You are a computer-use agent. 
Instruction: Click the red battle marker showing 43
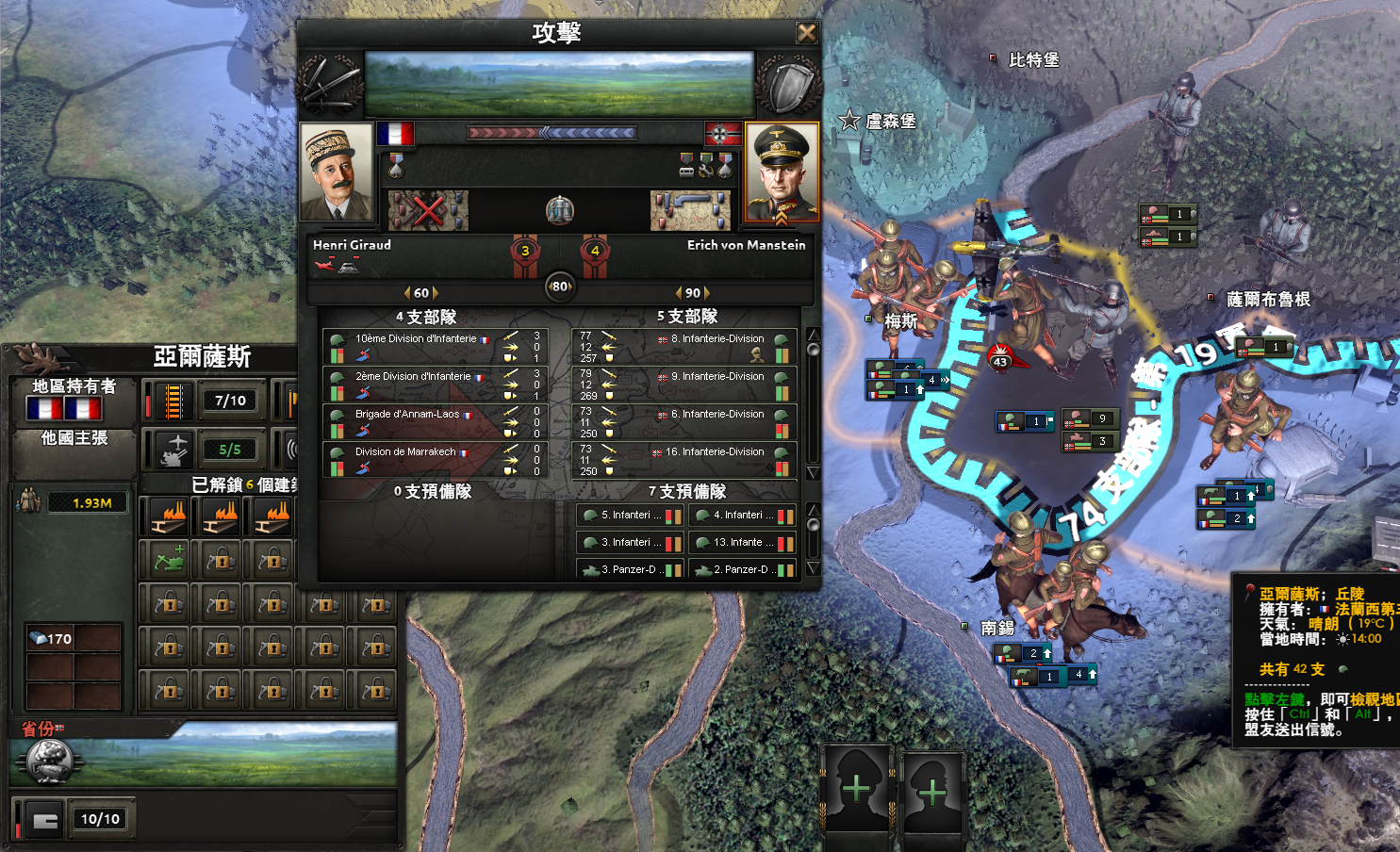tap(1000, 360)
